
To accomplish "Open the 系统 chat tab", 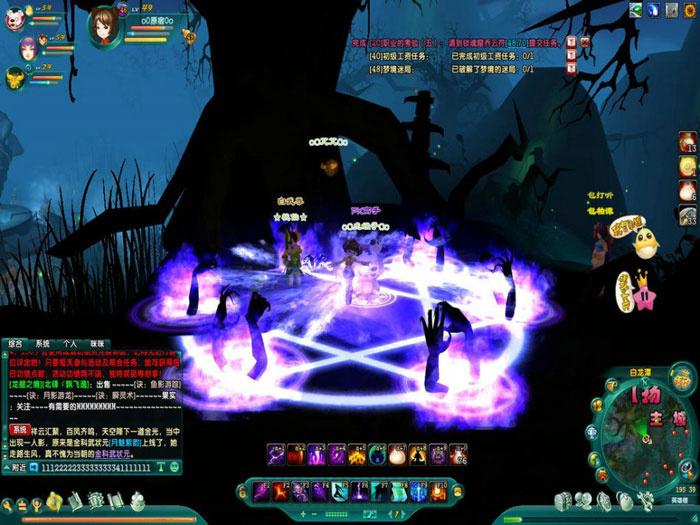I will (x=42, y=343).
